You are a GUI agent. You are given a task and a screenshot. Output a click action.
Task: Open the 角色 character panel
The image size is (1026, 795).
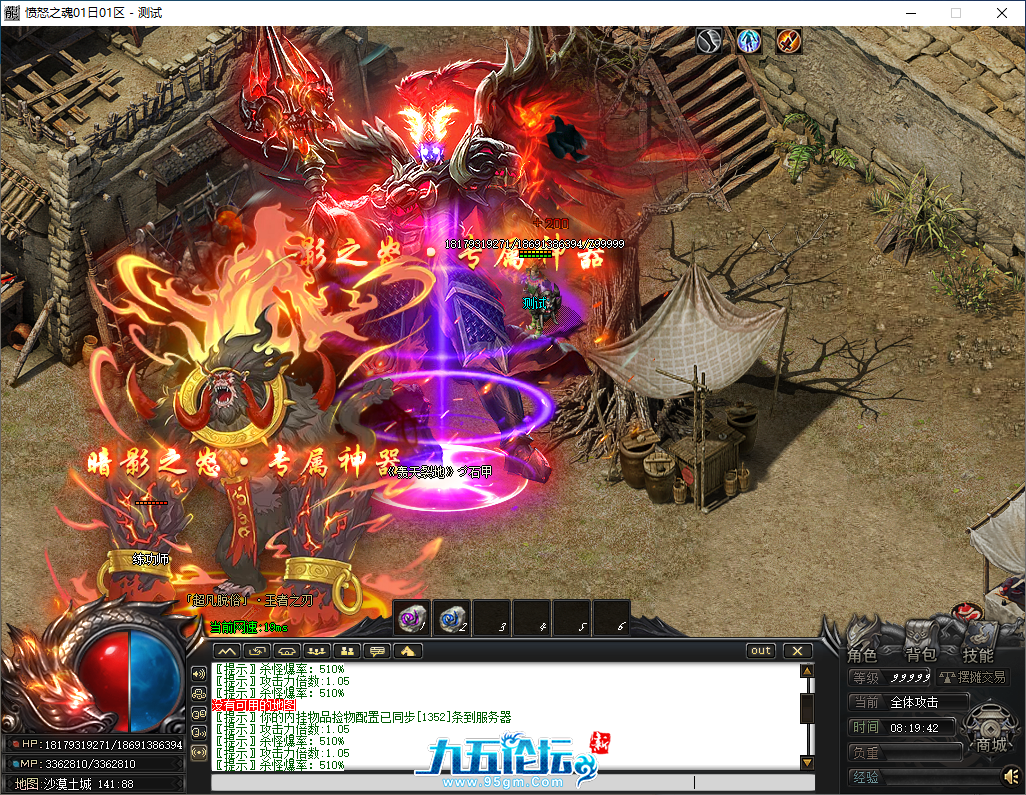click(862, 656)
